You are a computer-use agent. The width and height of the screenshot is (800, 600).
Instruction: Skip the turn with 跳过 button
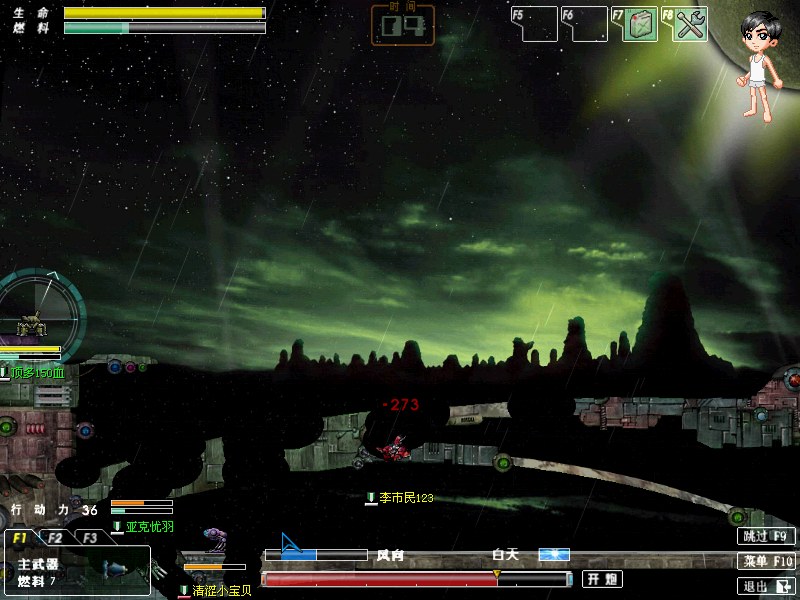point(767,536)
